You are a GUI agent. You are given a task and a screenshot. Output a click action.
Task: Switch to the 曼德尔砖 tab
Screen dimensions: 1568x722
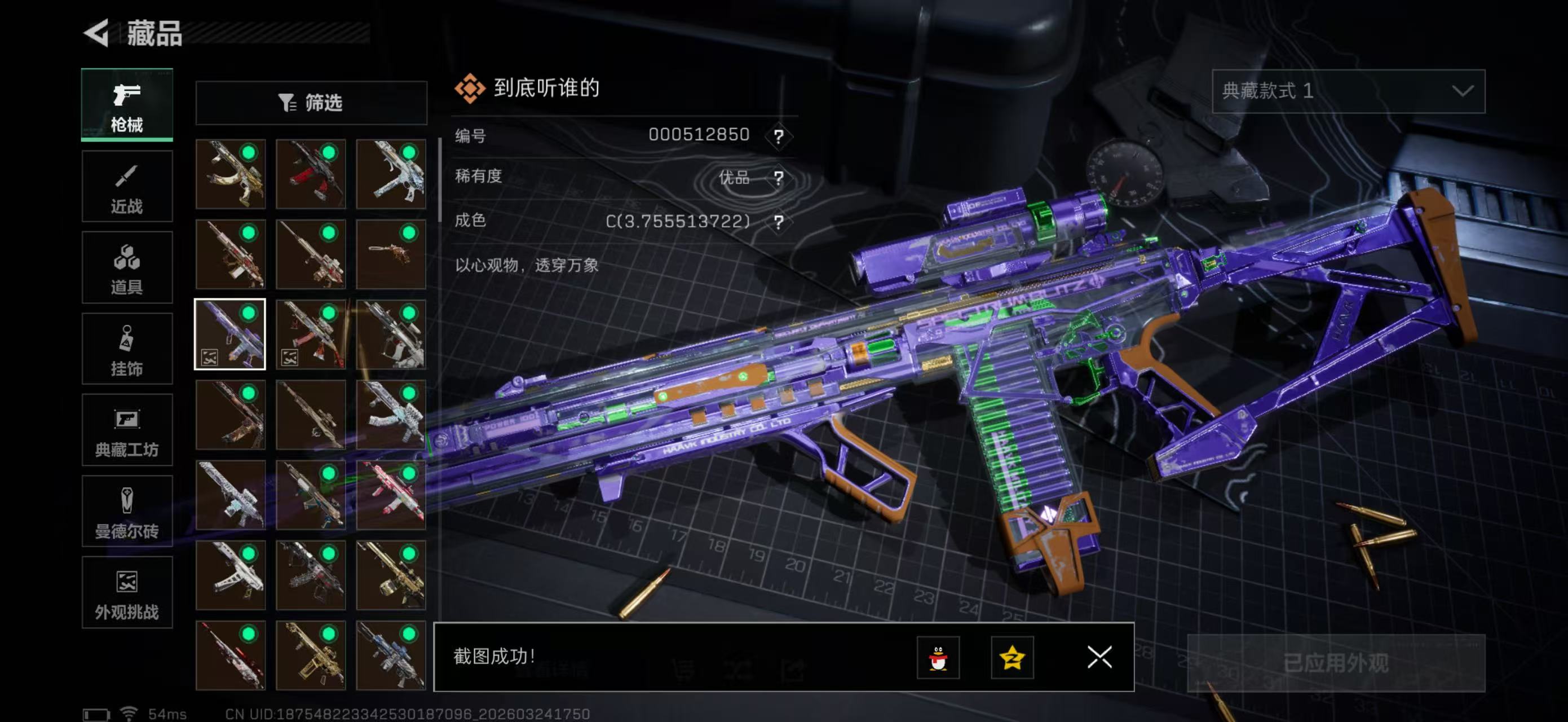pyautogui.click(x=127, y=512)
